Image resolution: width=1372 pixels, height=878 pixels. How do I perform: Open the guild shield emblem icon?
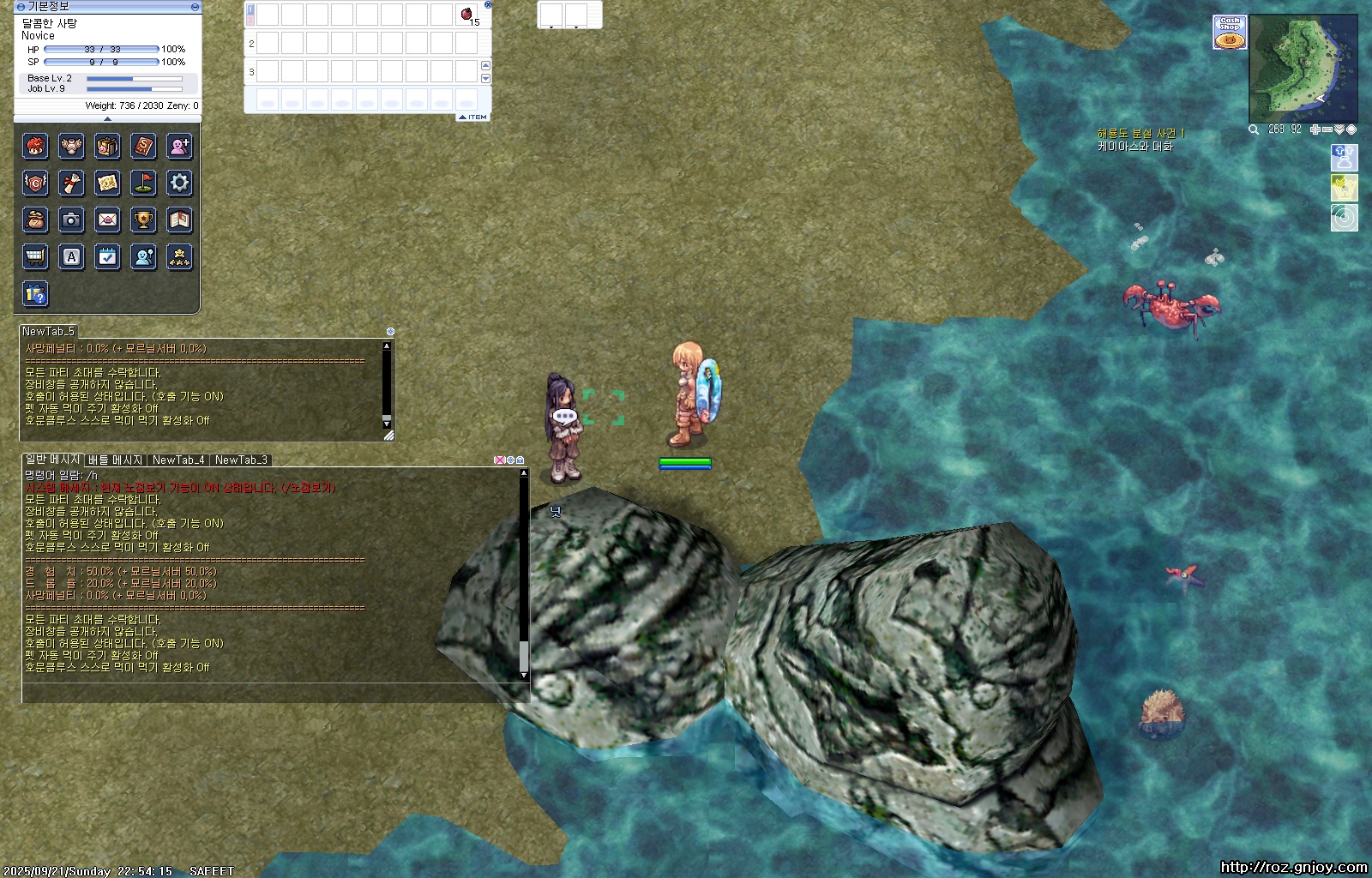coord(35,183)
